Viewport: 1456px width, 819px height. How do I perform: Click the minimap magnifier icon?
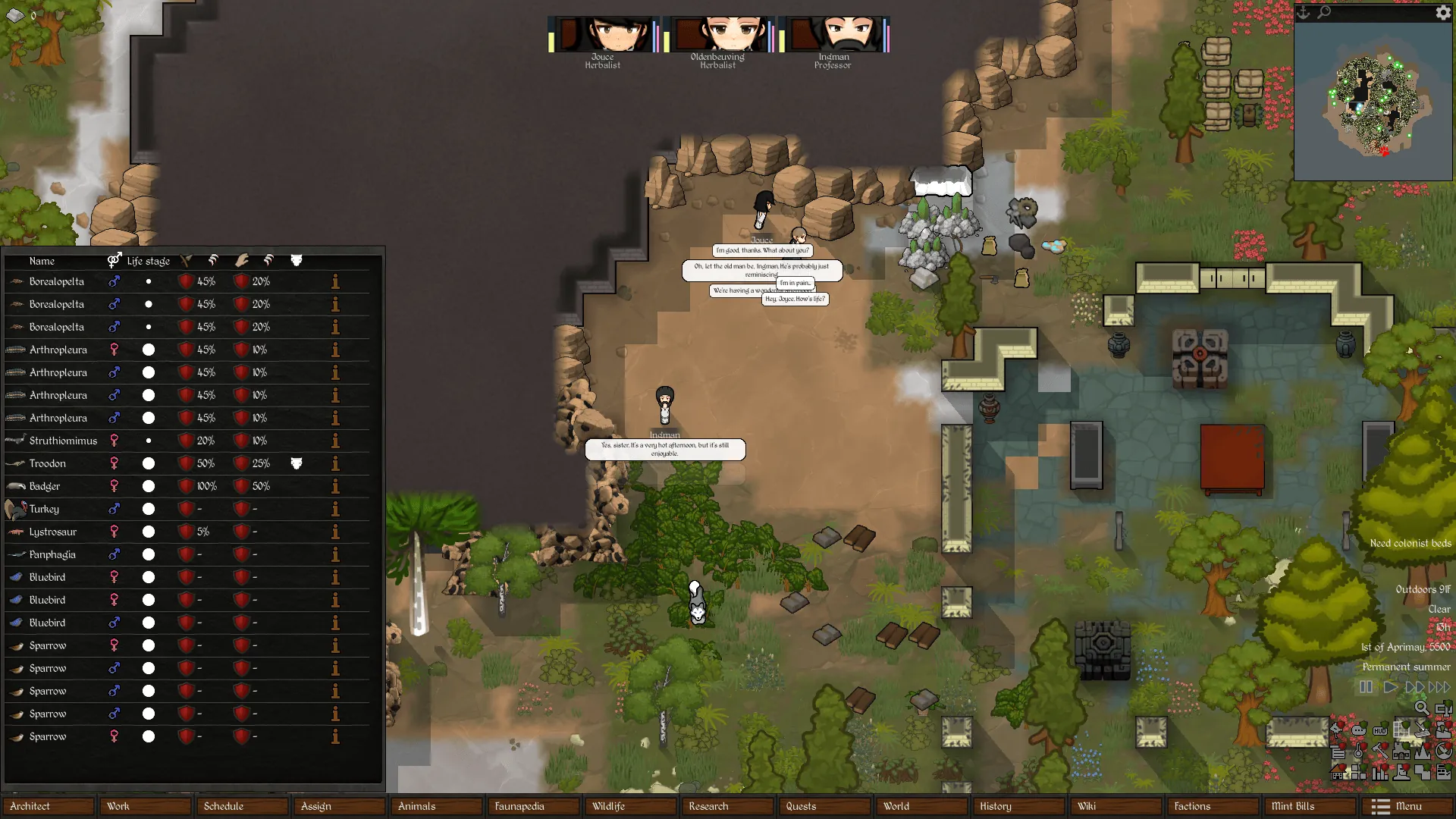tap(1324, 13)
